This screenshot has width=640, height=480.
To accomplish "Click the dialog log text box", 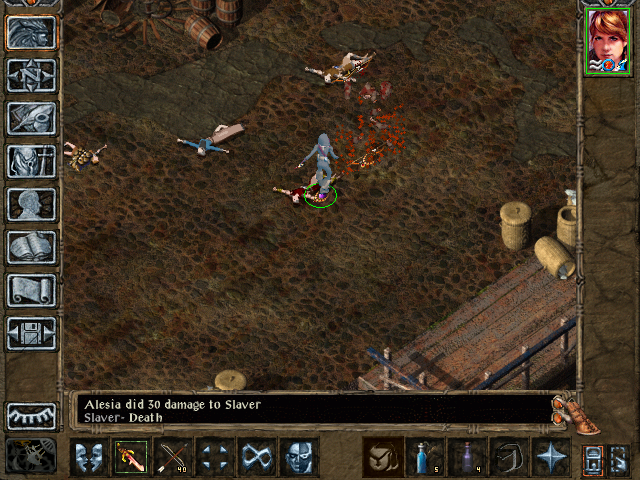I will pos(312,410).
